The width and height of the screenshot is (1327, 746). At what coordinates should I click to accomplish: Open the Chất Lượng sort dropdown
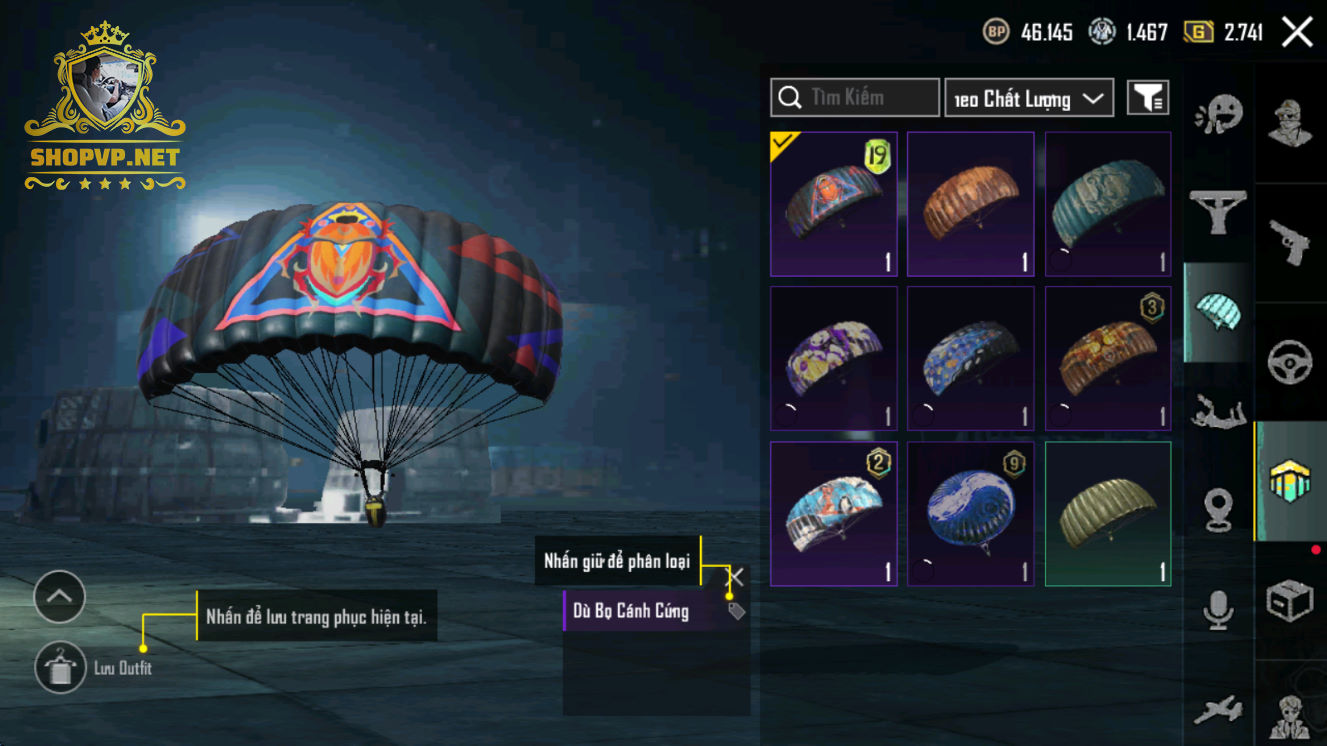pyautogui.click(x=1029, y=98)
